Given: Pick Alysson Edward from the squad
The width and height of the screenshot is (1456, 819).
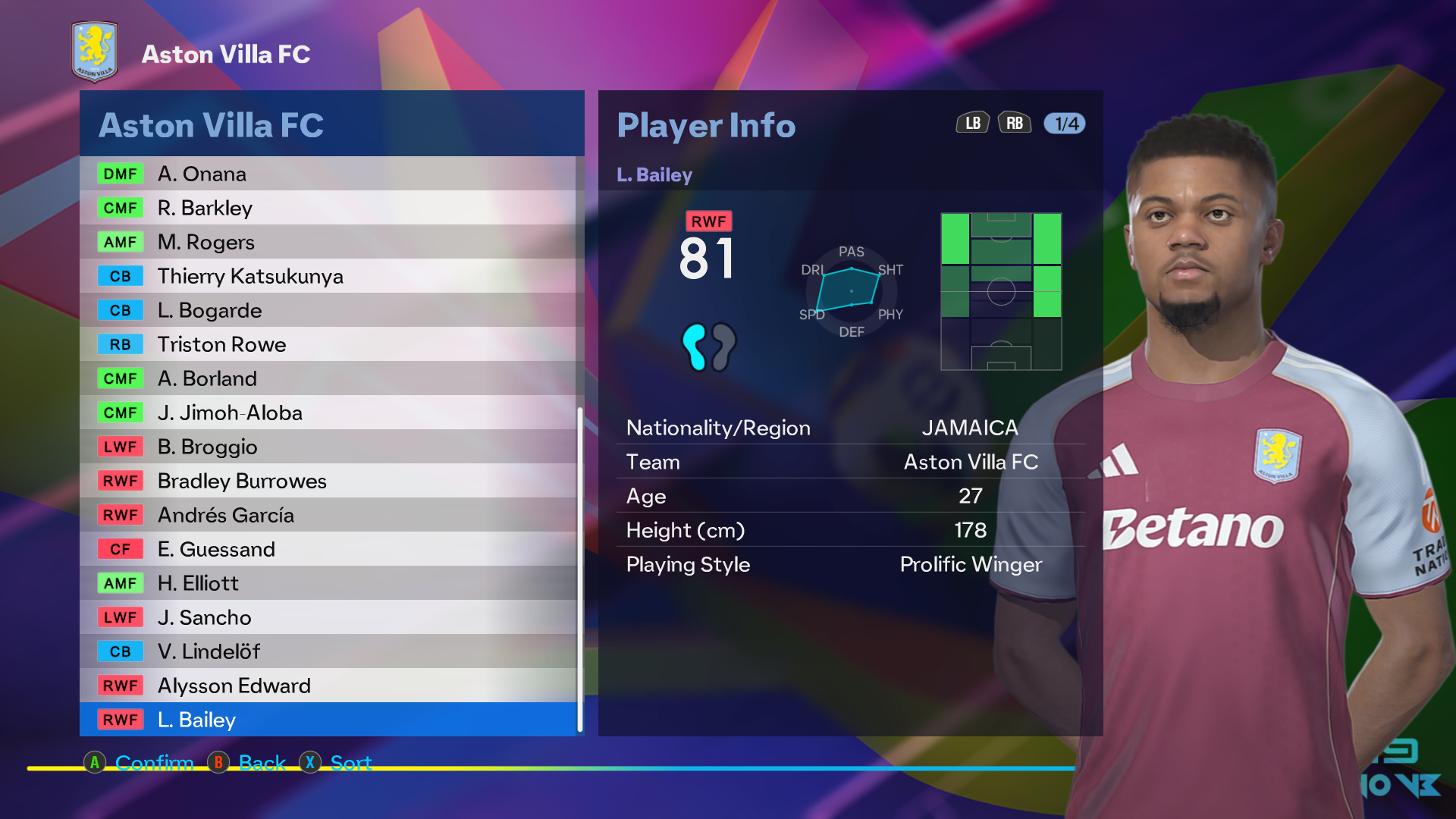Looking at the screenshot, I should (328, 686).
